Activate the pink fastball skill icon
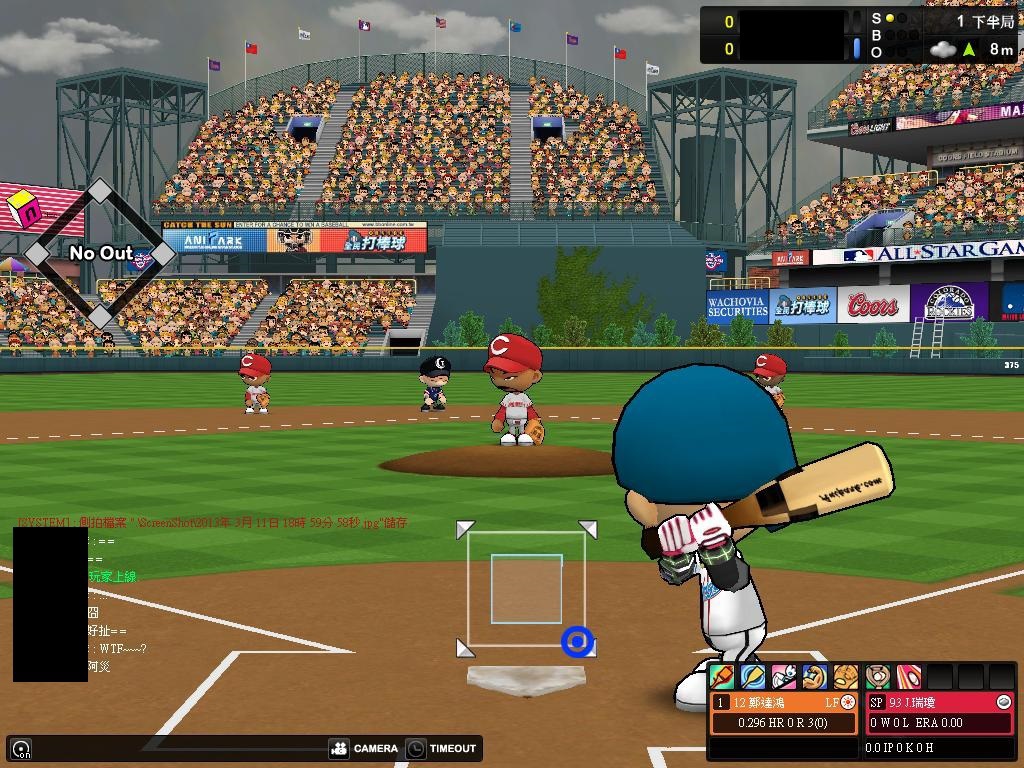This screenshot has height=768, width=1024. pyautogui.click(x=908, y=677)
